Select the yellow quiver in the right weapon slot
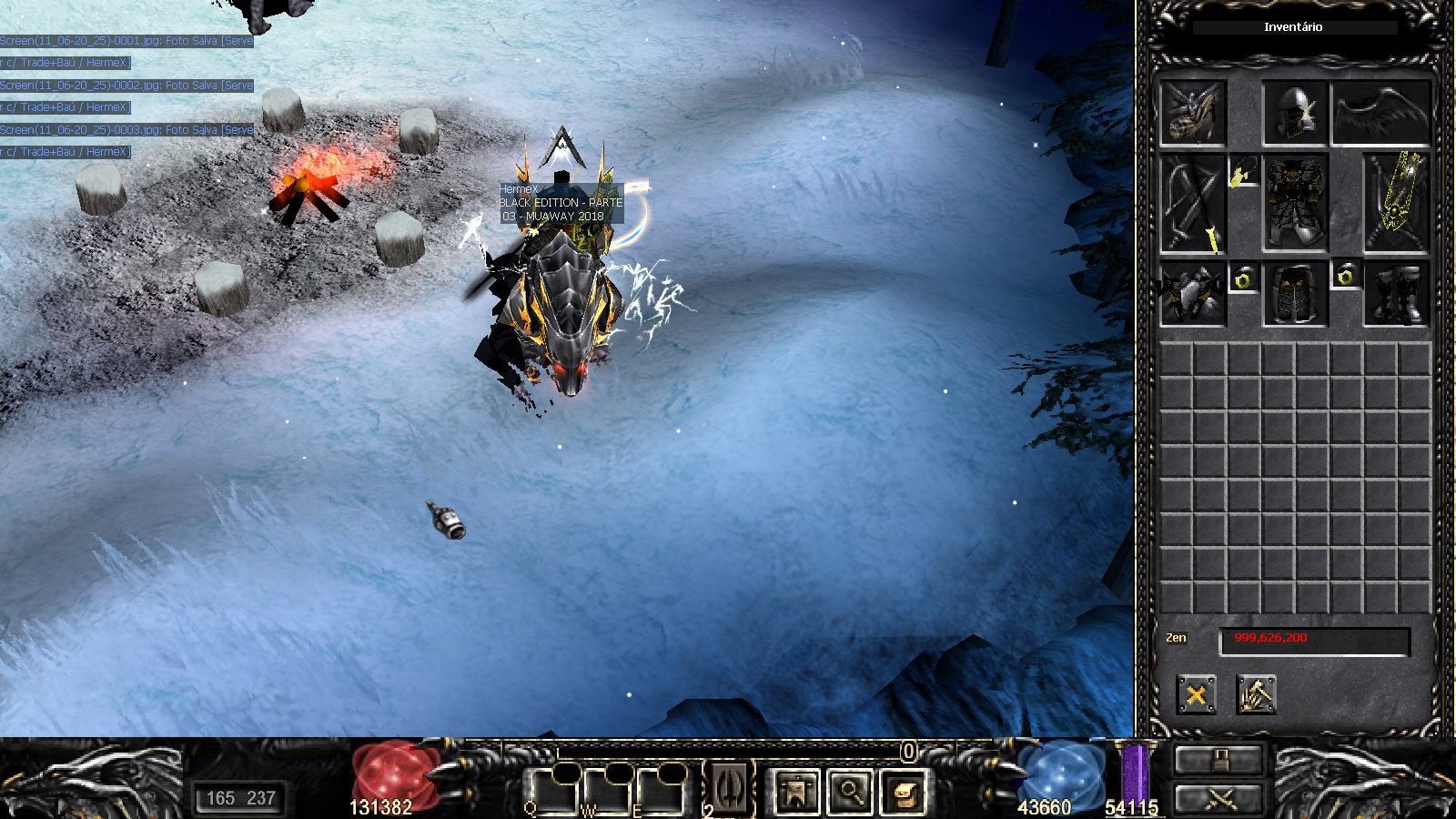 1396,203
